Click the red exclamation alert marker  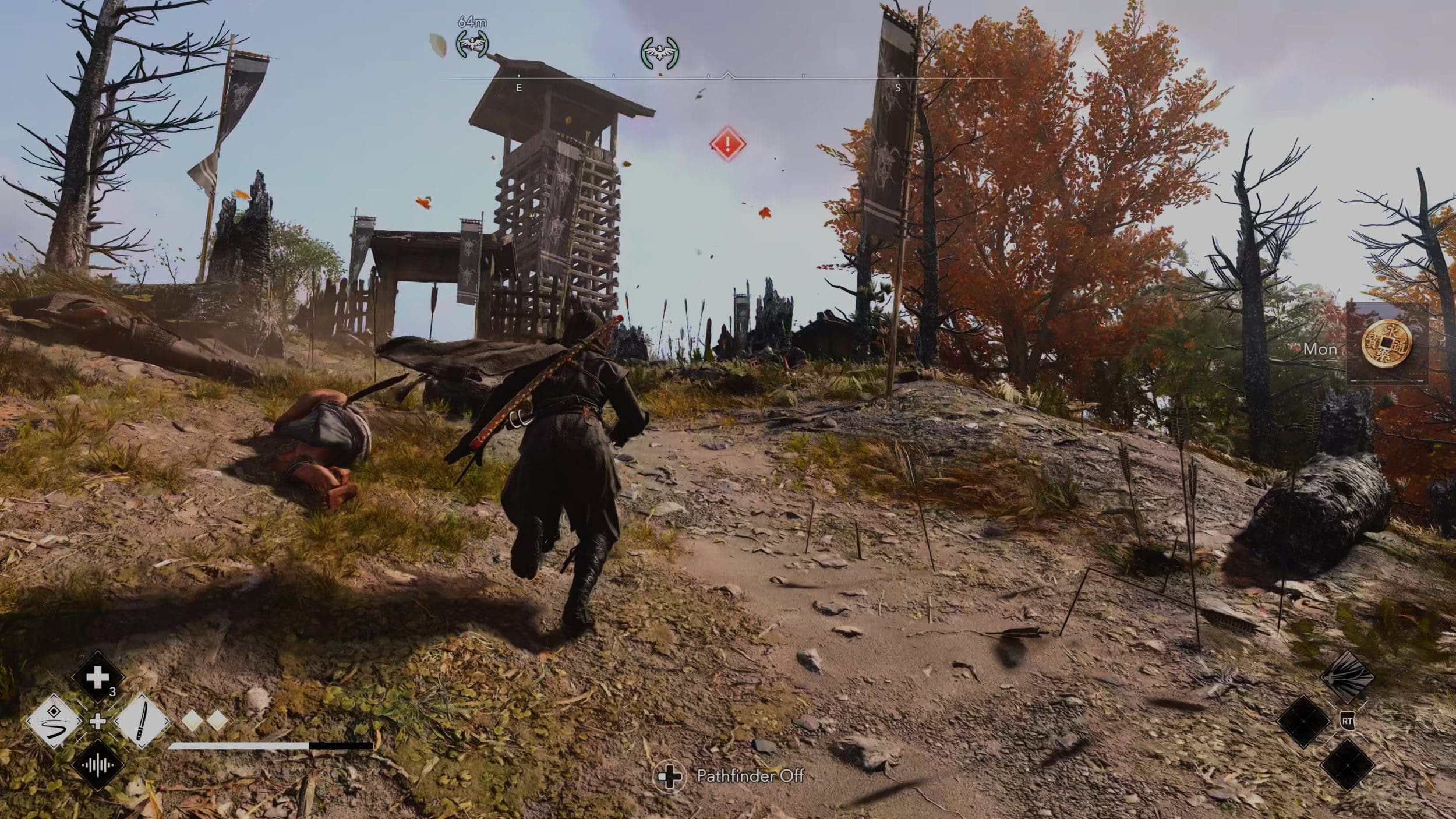727,144
